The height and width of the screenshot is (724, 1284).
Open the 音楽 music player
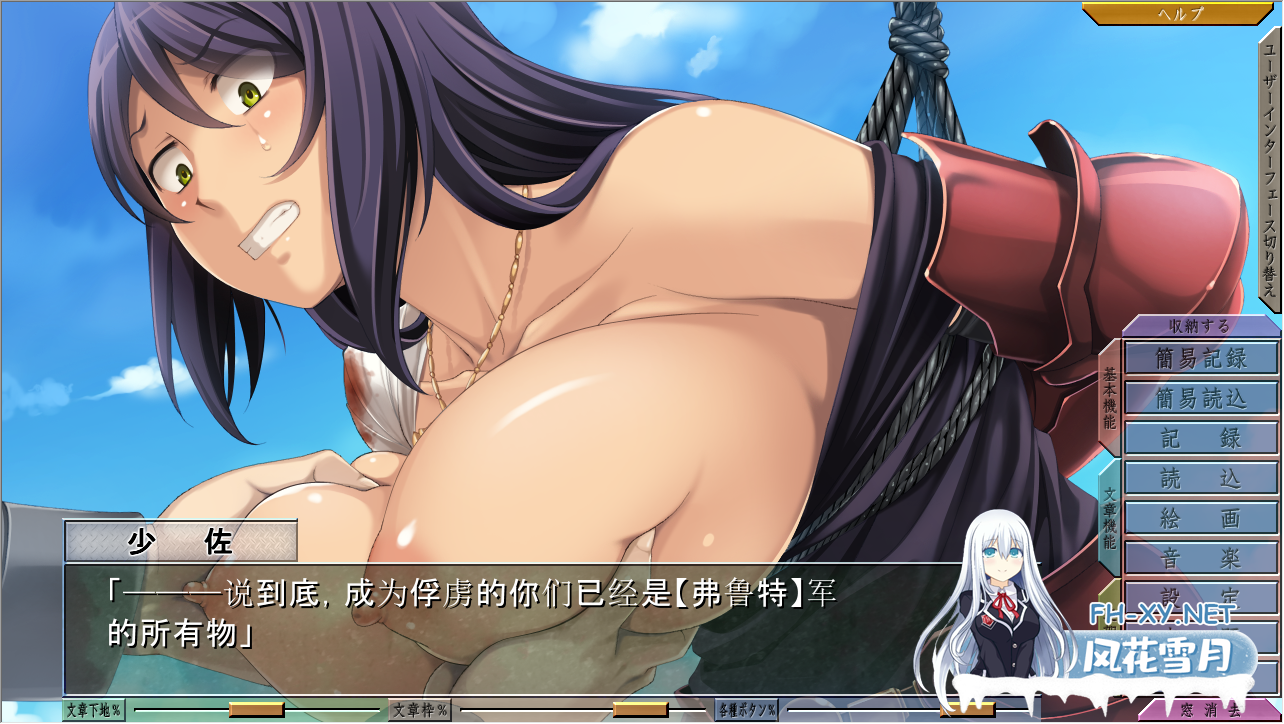click(x=1199, y=556)
